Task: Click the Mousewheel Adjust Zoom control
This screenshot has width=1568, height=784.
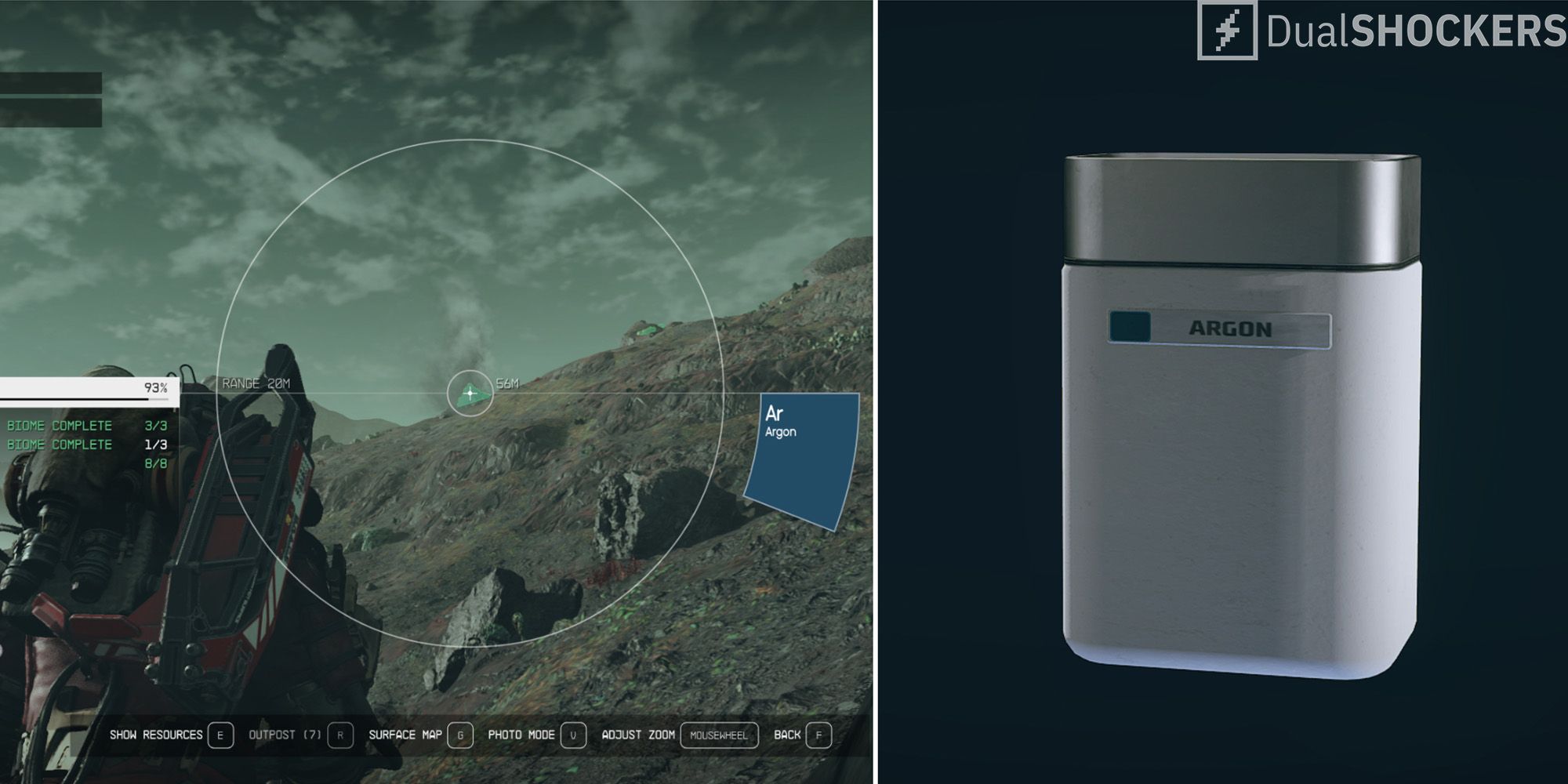Action: pyautogui.click(x=720, y=735)
